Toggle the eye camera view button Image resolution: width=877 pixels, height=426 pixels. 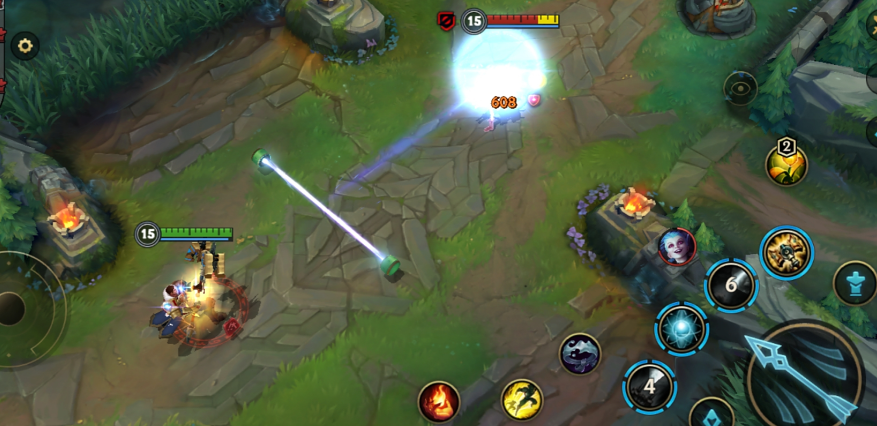740,89
